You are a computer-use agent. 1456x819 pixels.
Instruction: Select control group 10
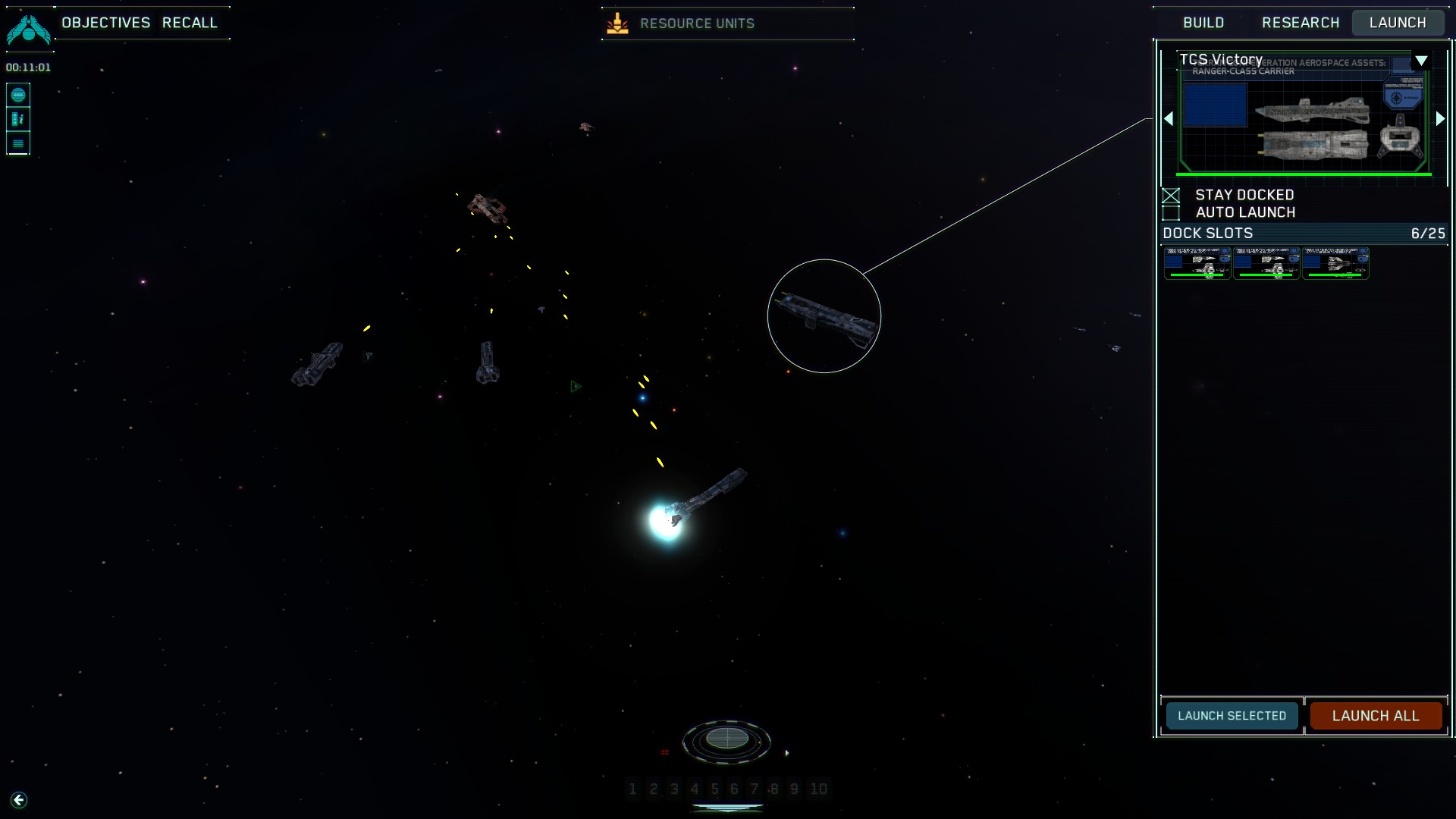pyautogui.click(x=818, y=789)
